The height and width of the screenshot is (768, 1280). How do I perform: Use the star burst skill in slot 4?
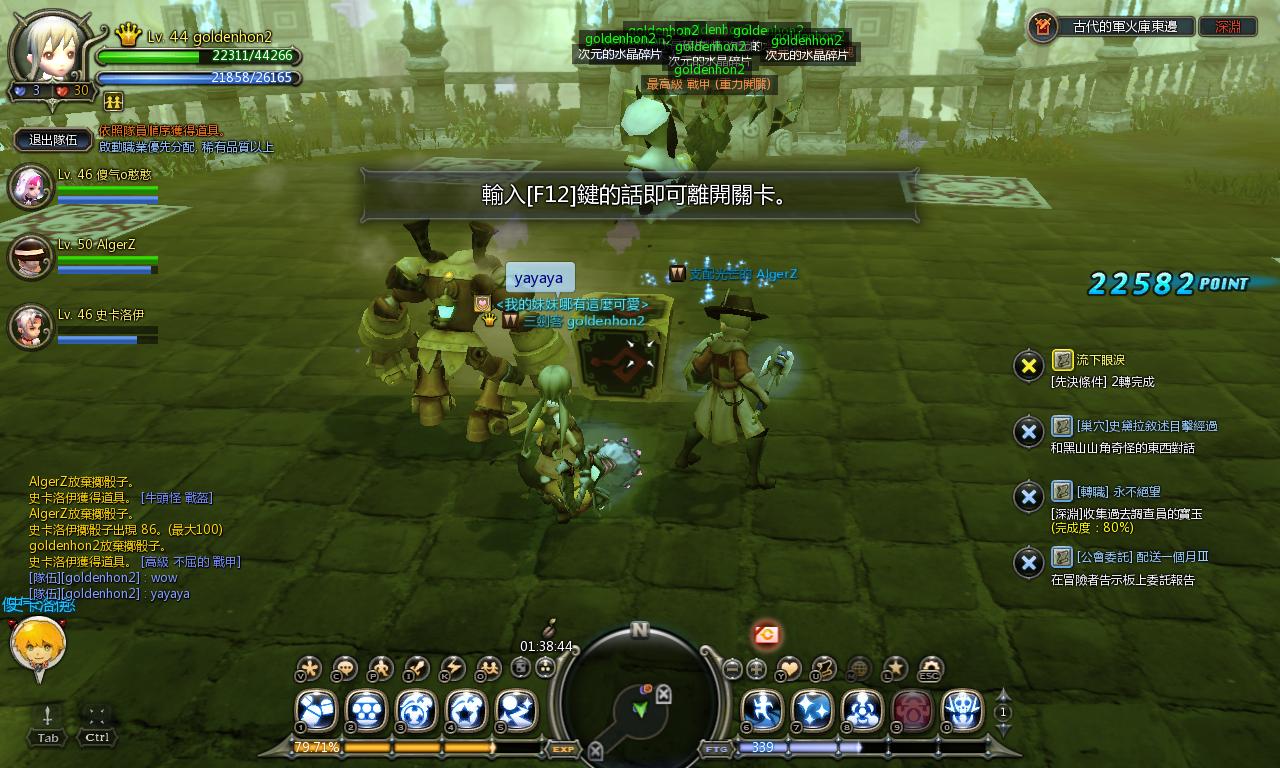466,711
